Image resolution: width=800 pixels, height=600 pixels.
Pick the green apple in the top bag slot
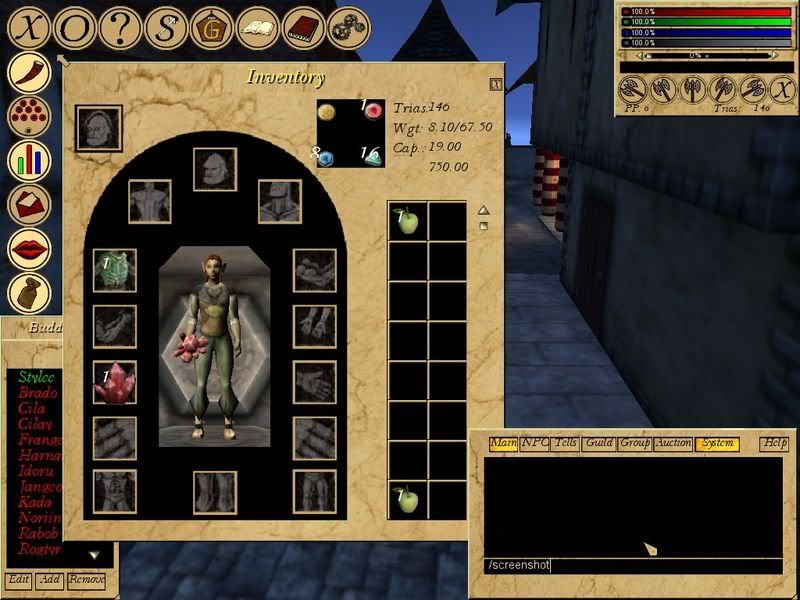(407, 222)
